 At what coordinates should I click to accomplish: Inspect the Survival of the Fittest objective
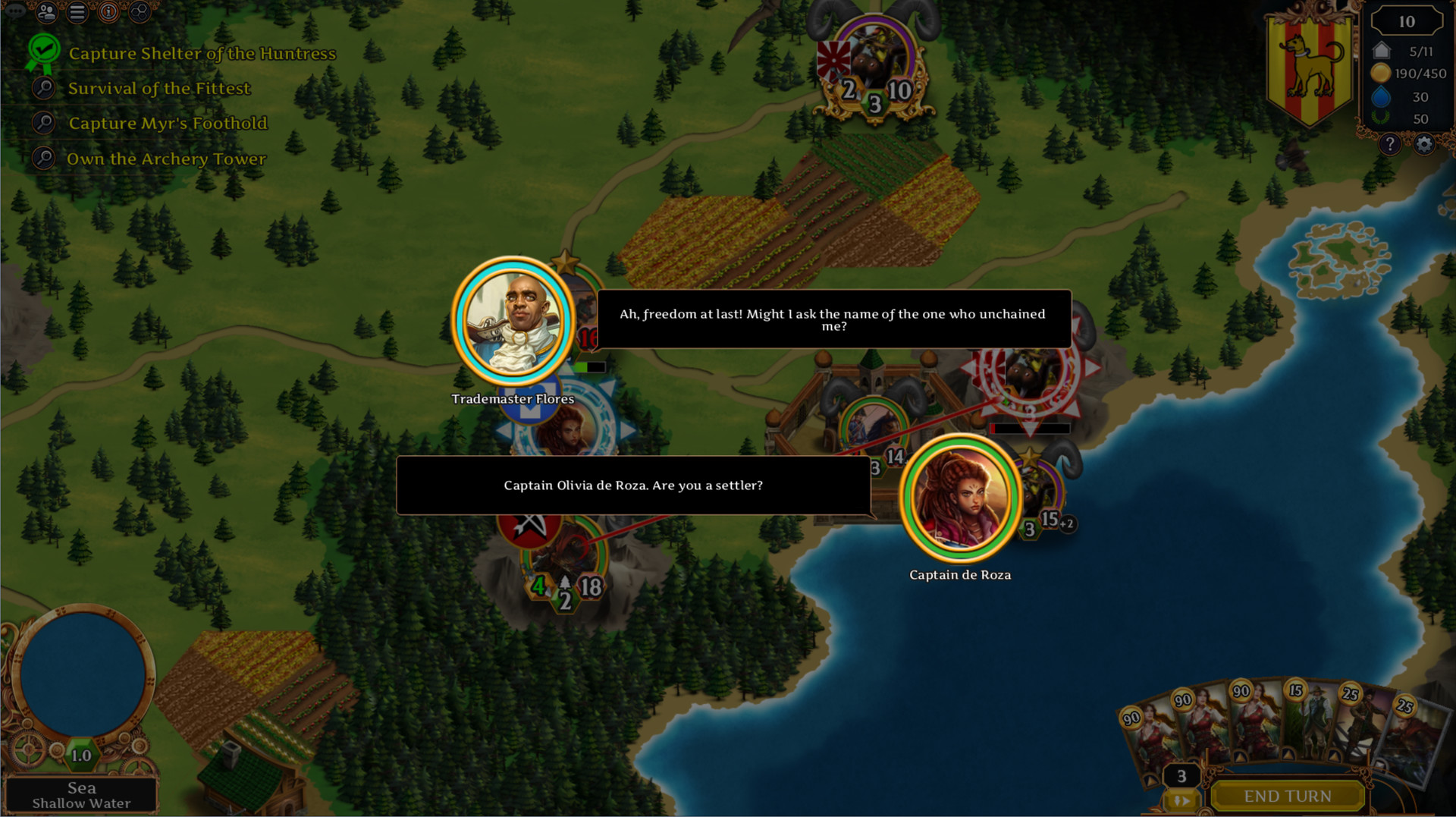click(158, 89)
